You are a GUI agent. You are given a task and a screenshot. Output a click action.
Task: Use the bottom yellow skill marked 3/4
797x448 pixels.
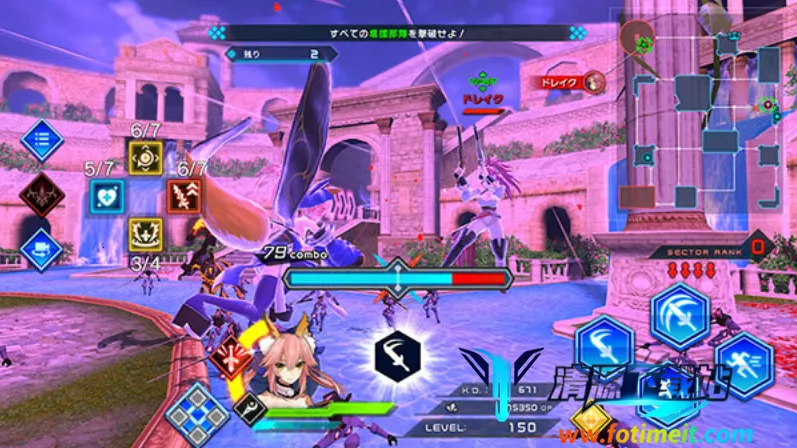146,234
